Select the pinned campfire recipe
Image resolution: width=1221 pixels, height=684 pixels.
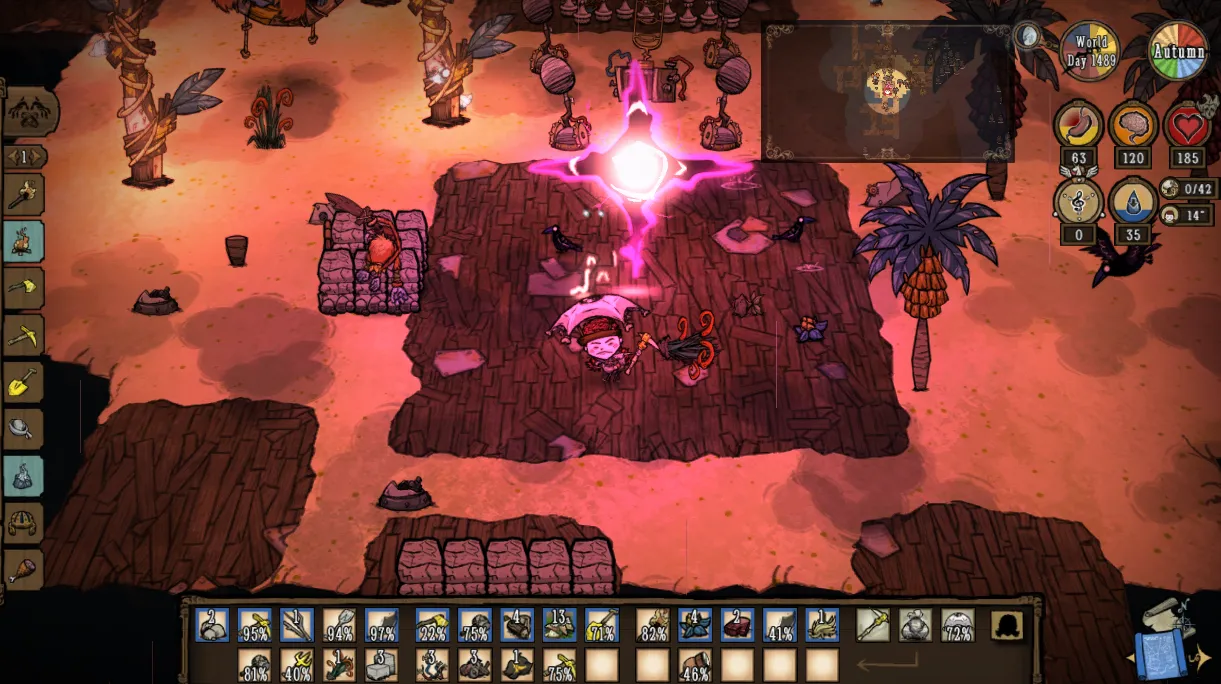[x=23, y=241]
